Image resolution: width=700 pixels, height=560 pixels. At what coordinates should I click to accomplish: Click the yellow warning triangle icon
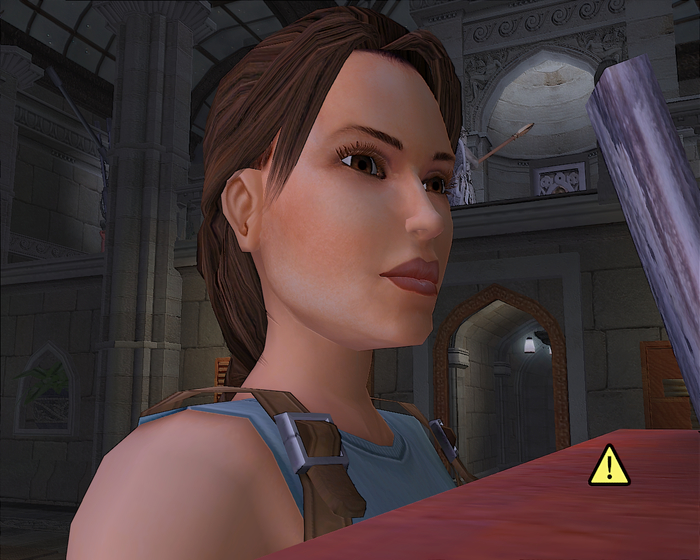pos(609,467)
